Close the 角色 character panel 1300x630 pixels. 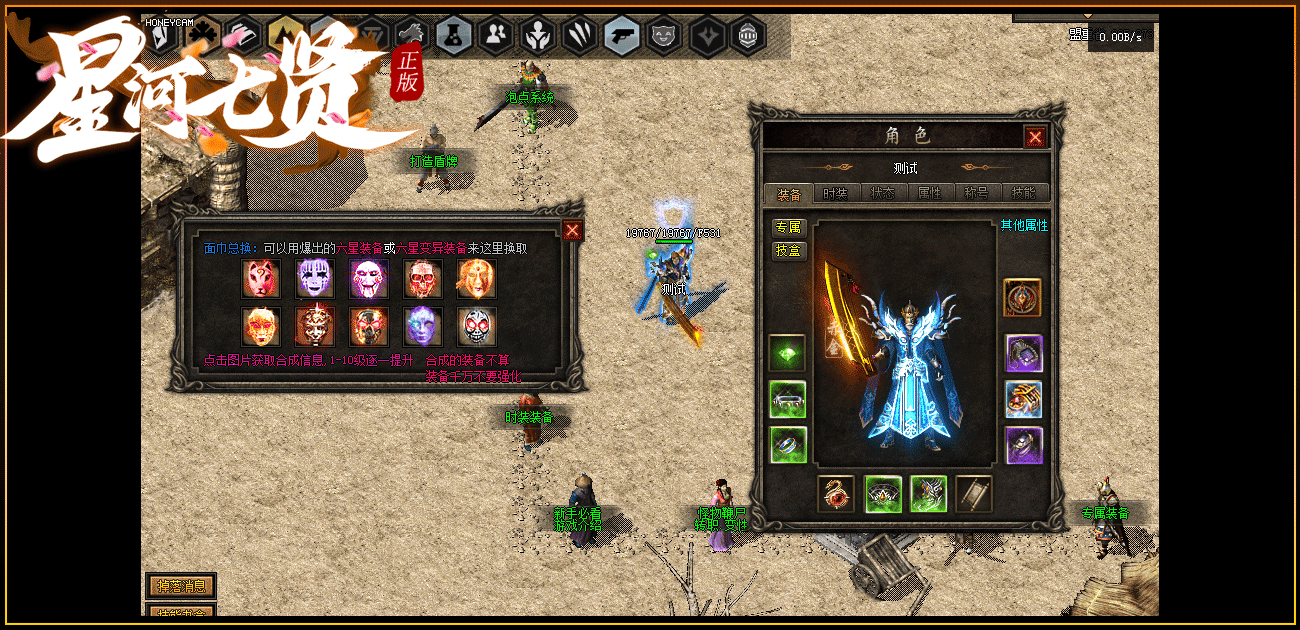coord(1035,137)
